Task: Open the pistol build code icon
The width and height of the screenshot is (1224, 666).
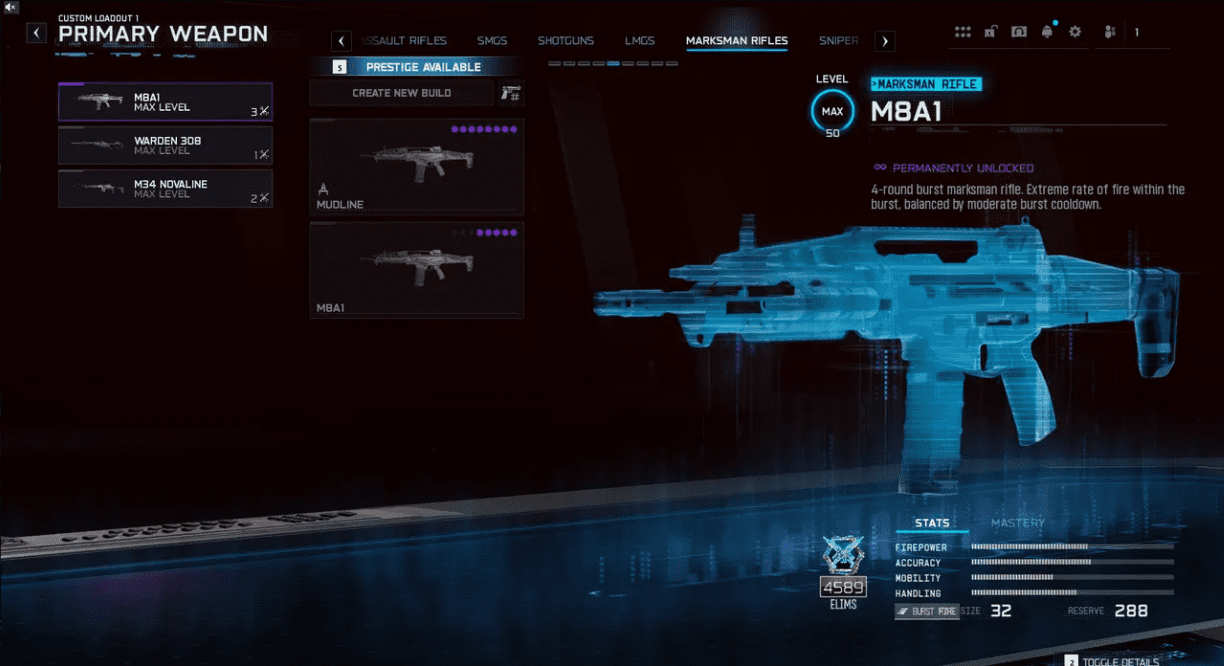Action: coord(511,93)
